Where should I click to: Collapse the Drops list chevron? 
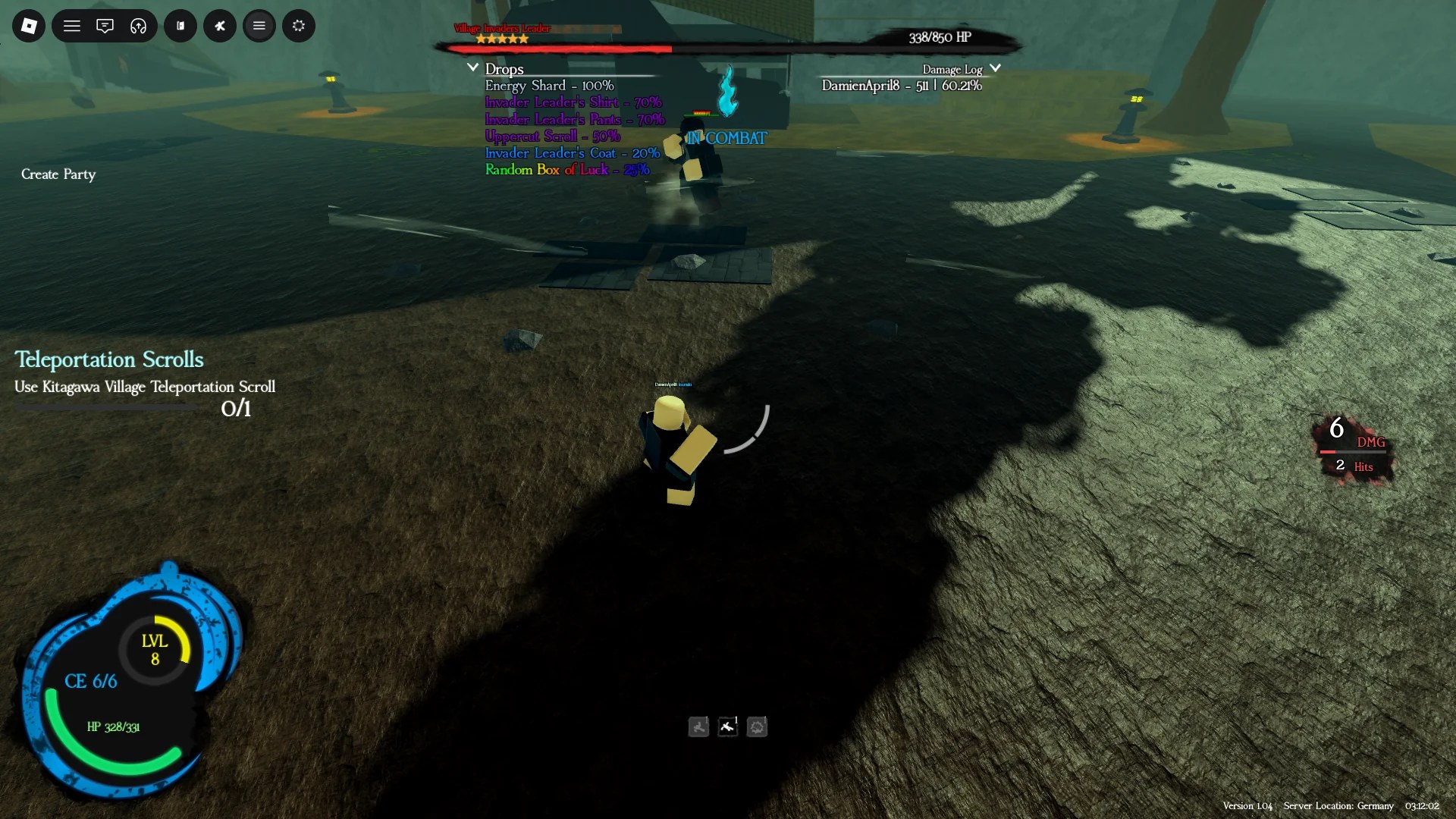pyautogui.click(x=472, y=67)
